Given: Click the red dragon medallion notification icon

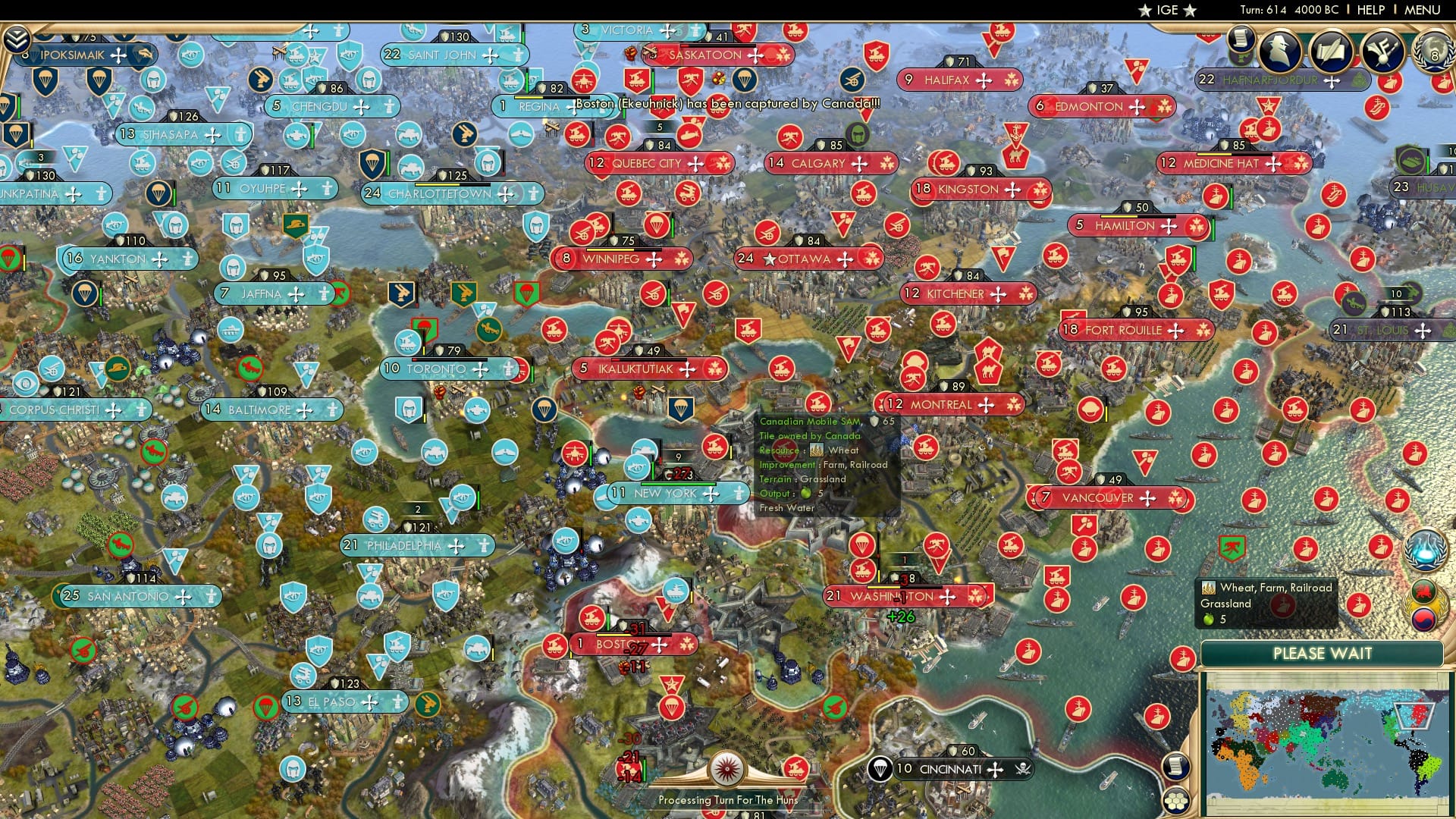Looking at the screenshot, I should [x=1423, y=591].
